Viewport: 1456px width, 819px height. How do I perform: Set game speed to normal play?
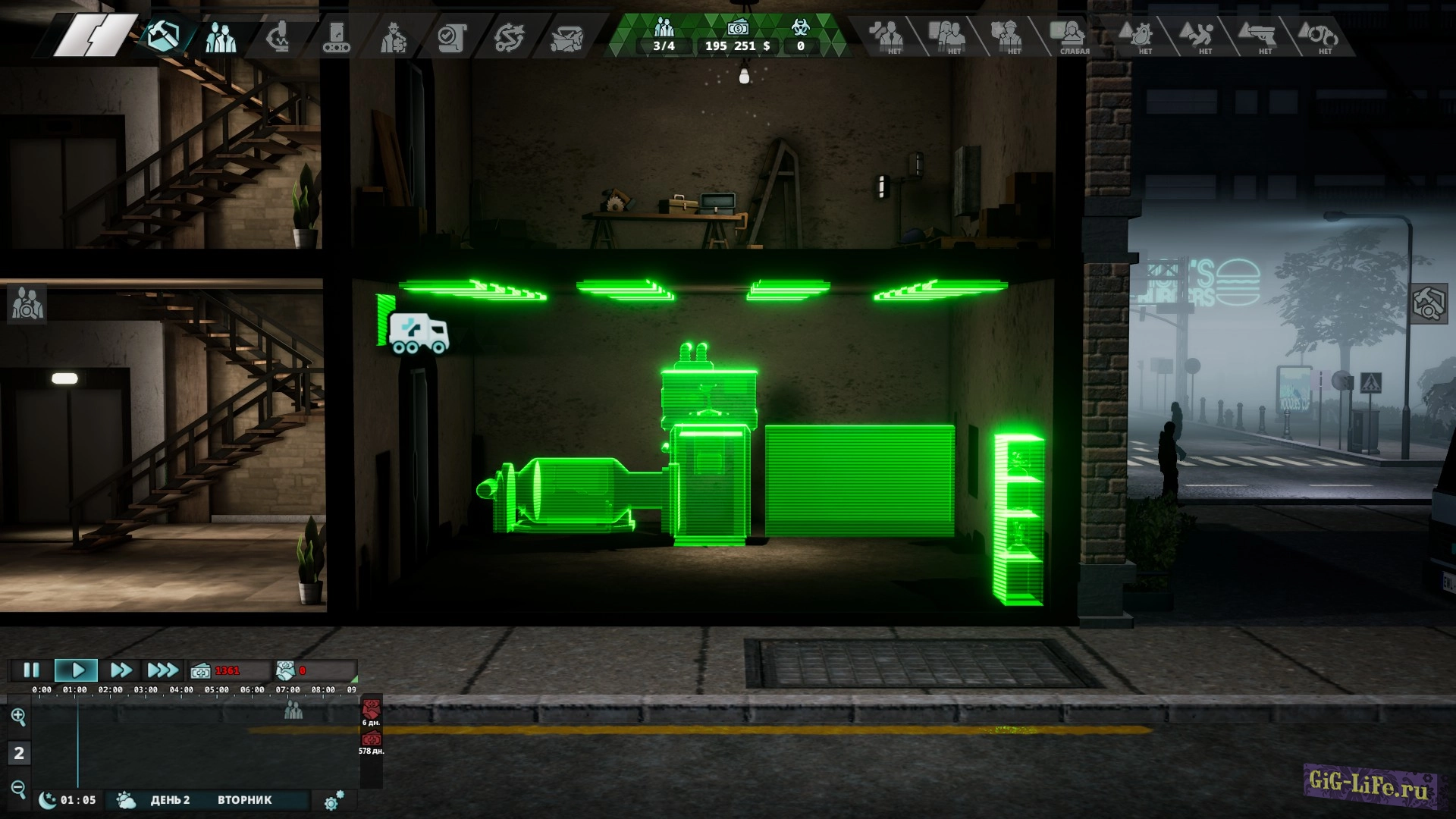point(77,670)
